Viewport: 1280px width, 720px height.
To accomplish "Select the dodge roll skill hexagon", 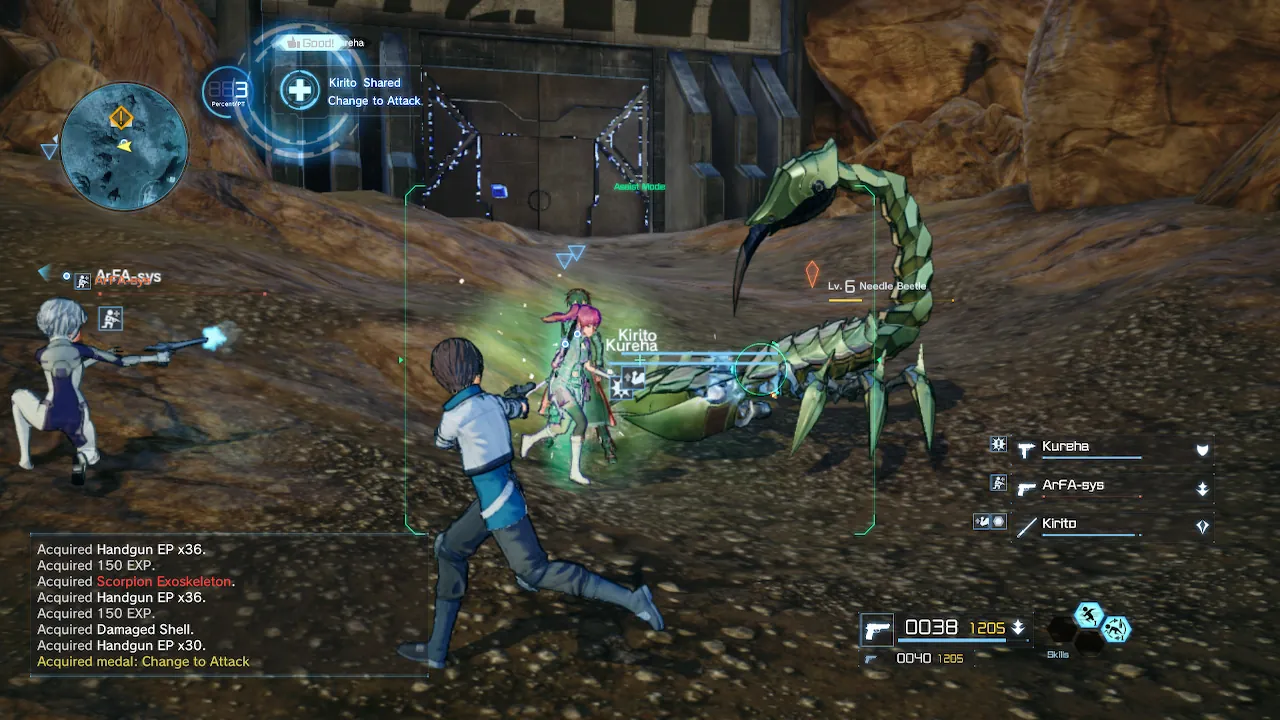I will pos(1118,631).
